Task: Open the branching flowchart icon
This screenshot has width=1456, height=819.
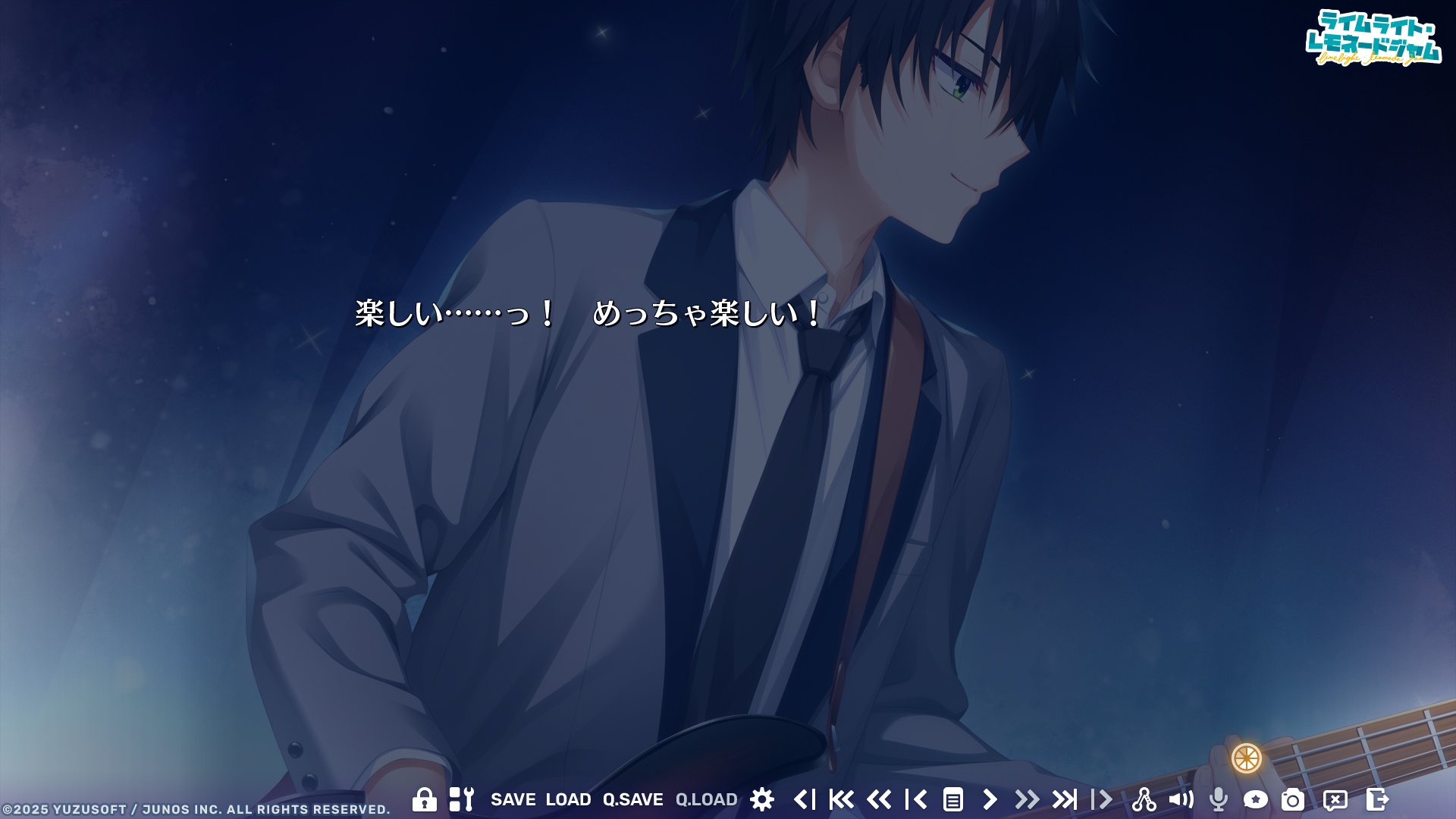Action: (x=1144, y=799)
